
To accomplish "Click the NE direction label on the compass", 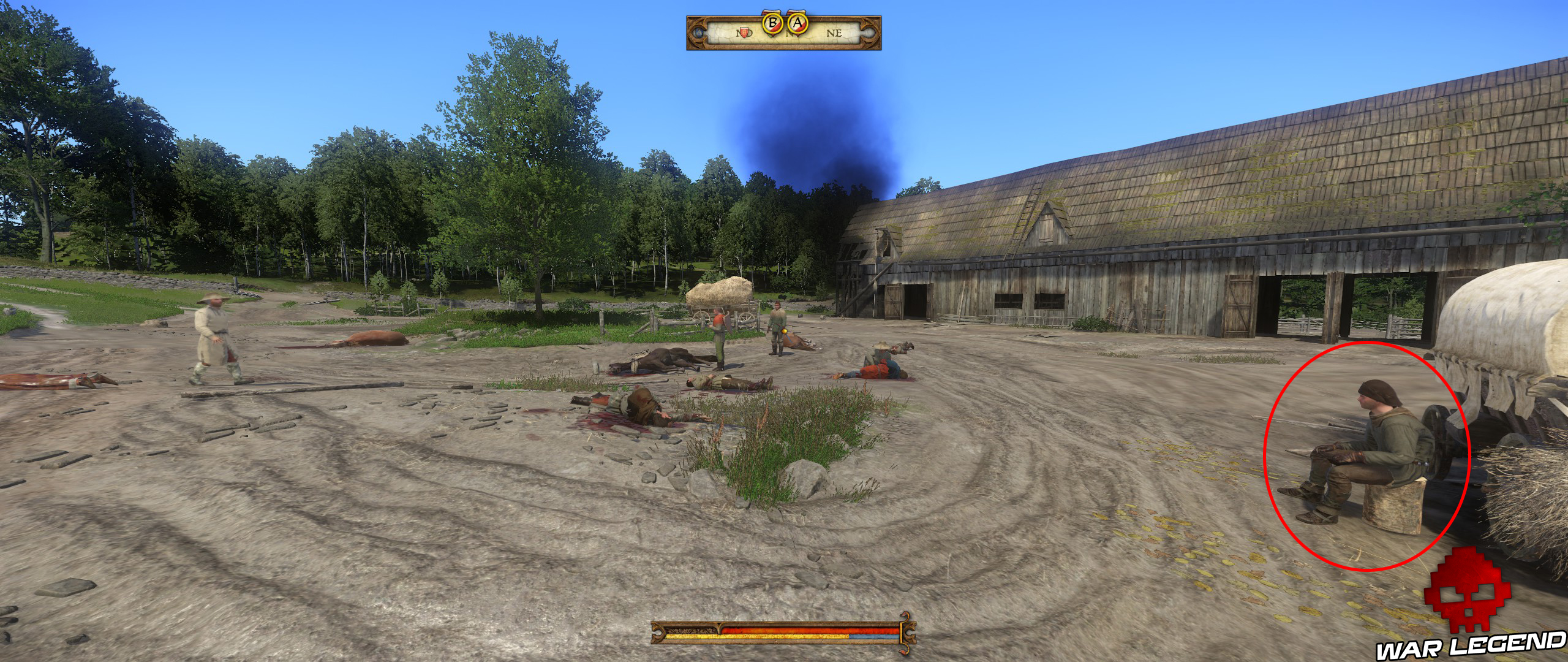I will point(834,34).
